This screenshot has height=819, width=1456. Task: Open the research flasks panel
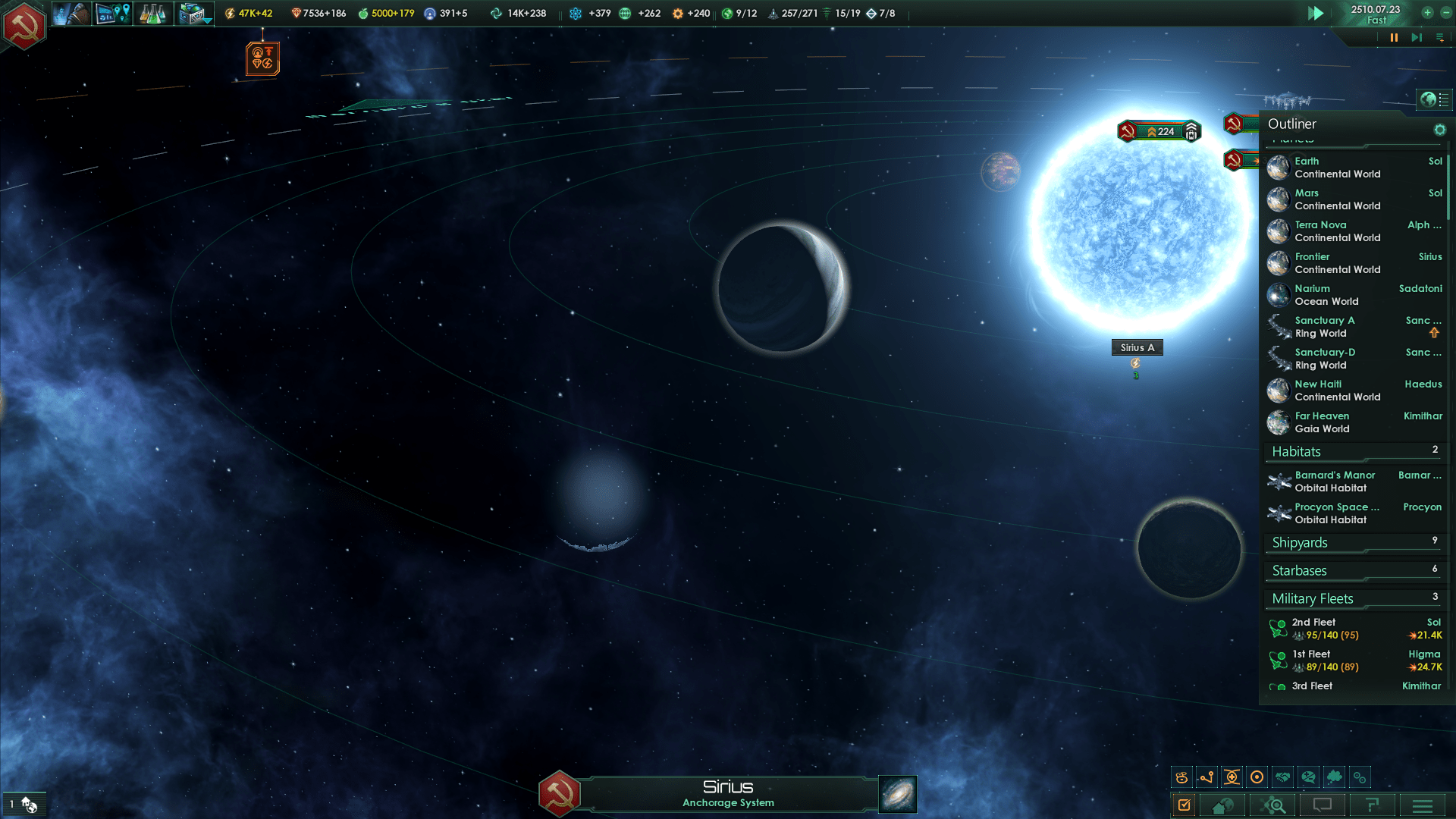pyautogui.click(x=152, y=14)
